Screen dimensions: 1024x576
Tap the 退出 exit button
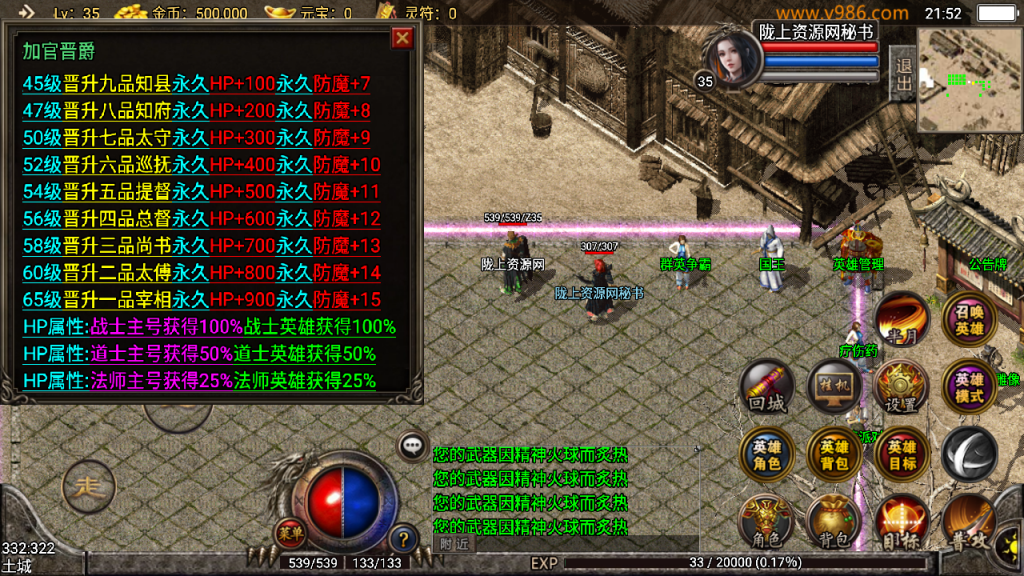pos(903,73)
